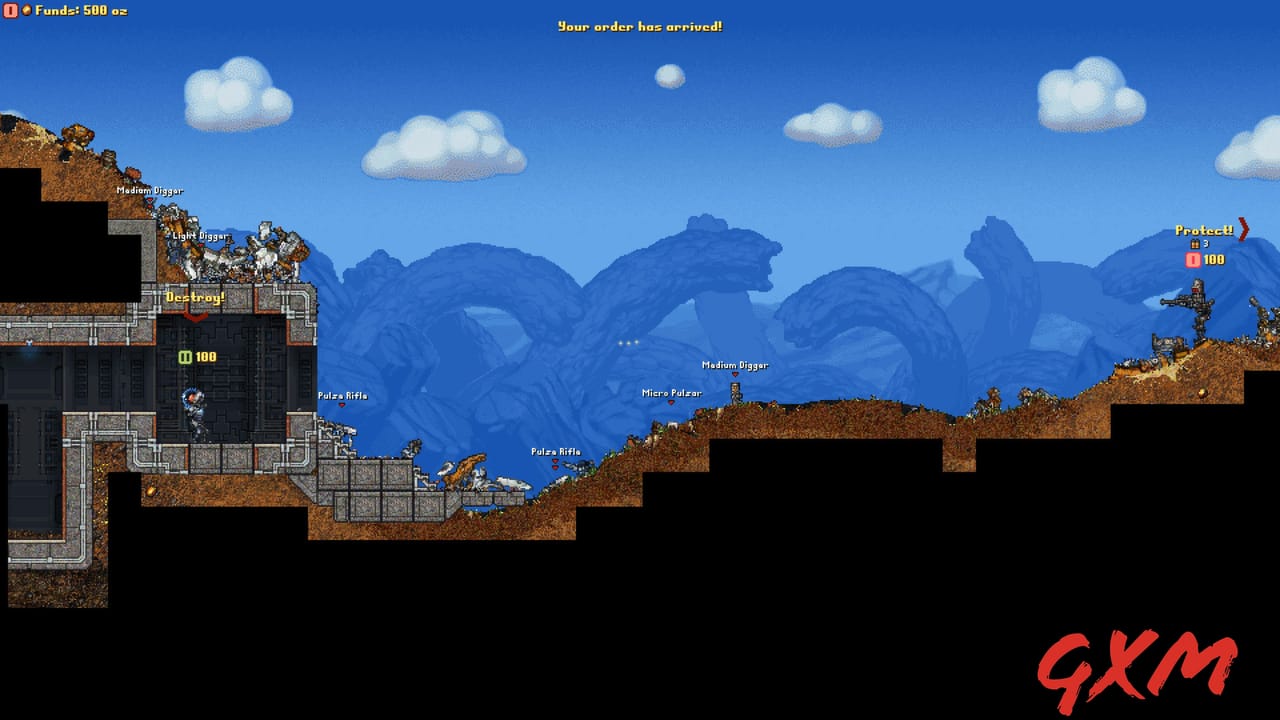Click the red chevron arrow next to Protect!
This screenshot has height=720, width=1280.
(x=1242, y=230)
